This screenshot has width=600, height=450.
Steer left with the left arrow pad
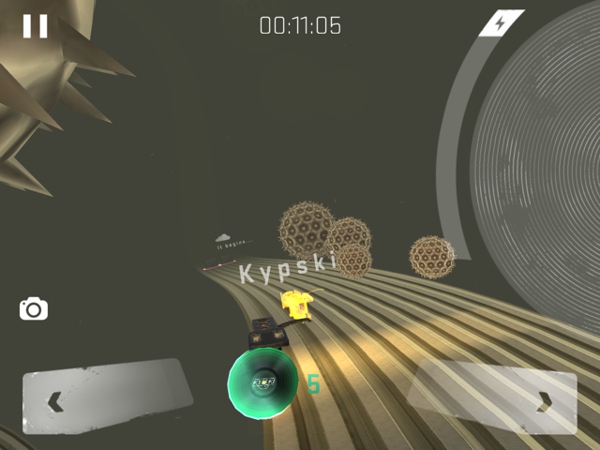coord(105,398)
